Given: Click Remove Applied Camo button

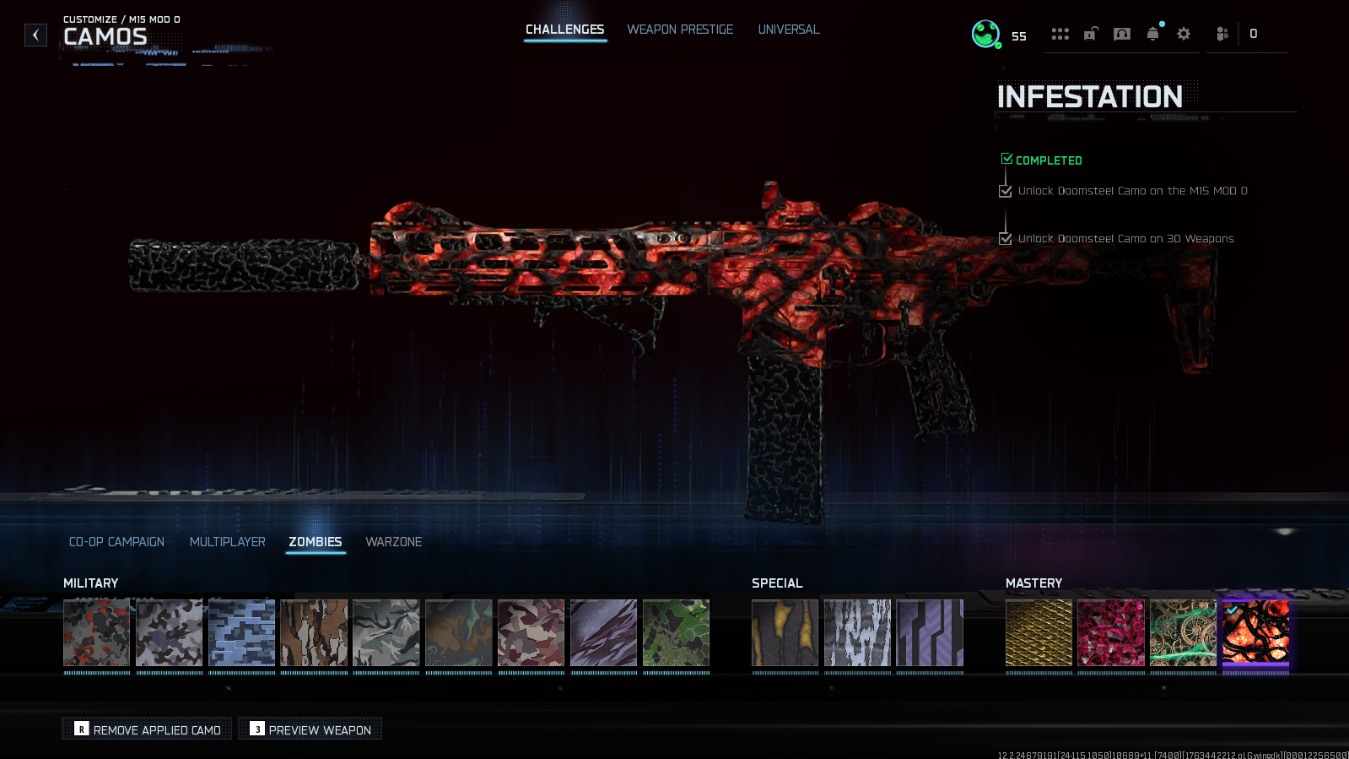Looking at the screenshot, I should tap(146, 729).
